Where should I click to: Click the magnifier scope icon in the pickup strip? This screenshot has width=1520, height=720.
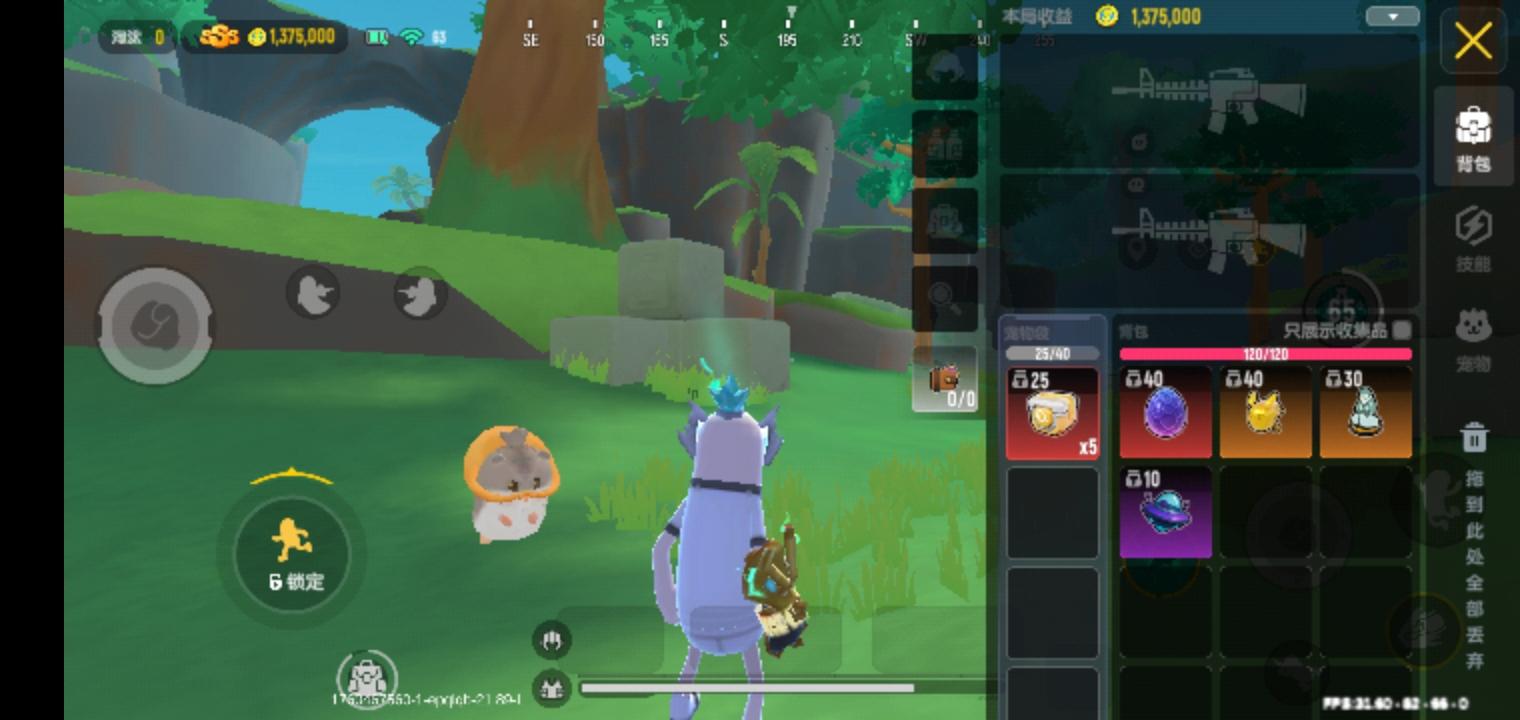[x=944, y=298]
